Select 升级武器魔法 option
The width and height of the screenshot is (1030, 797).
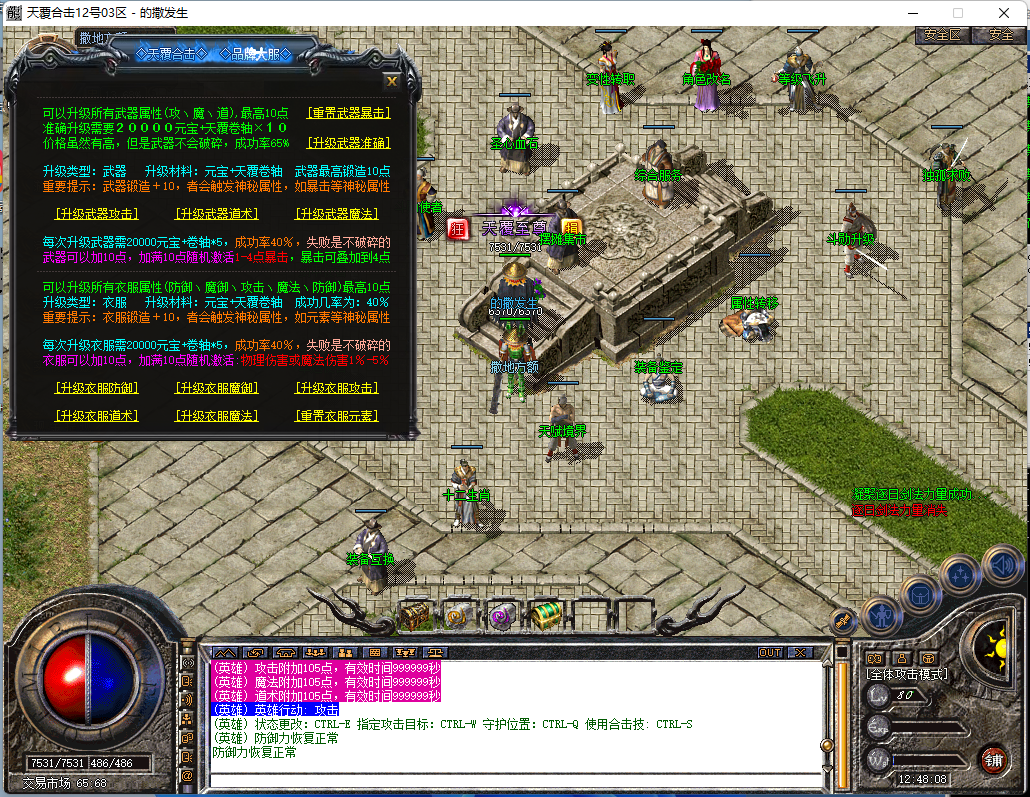pyautogui.click(x=337, y=214)
